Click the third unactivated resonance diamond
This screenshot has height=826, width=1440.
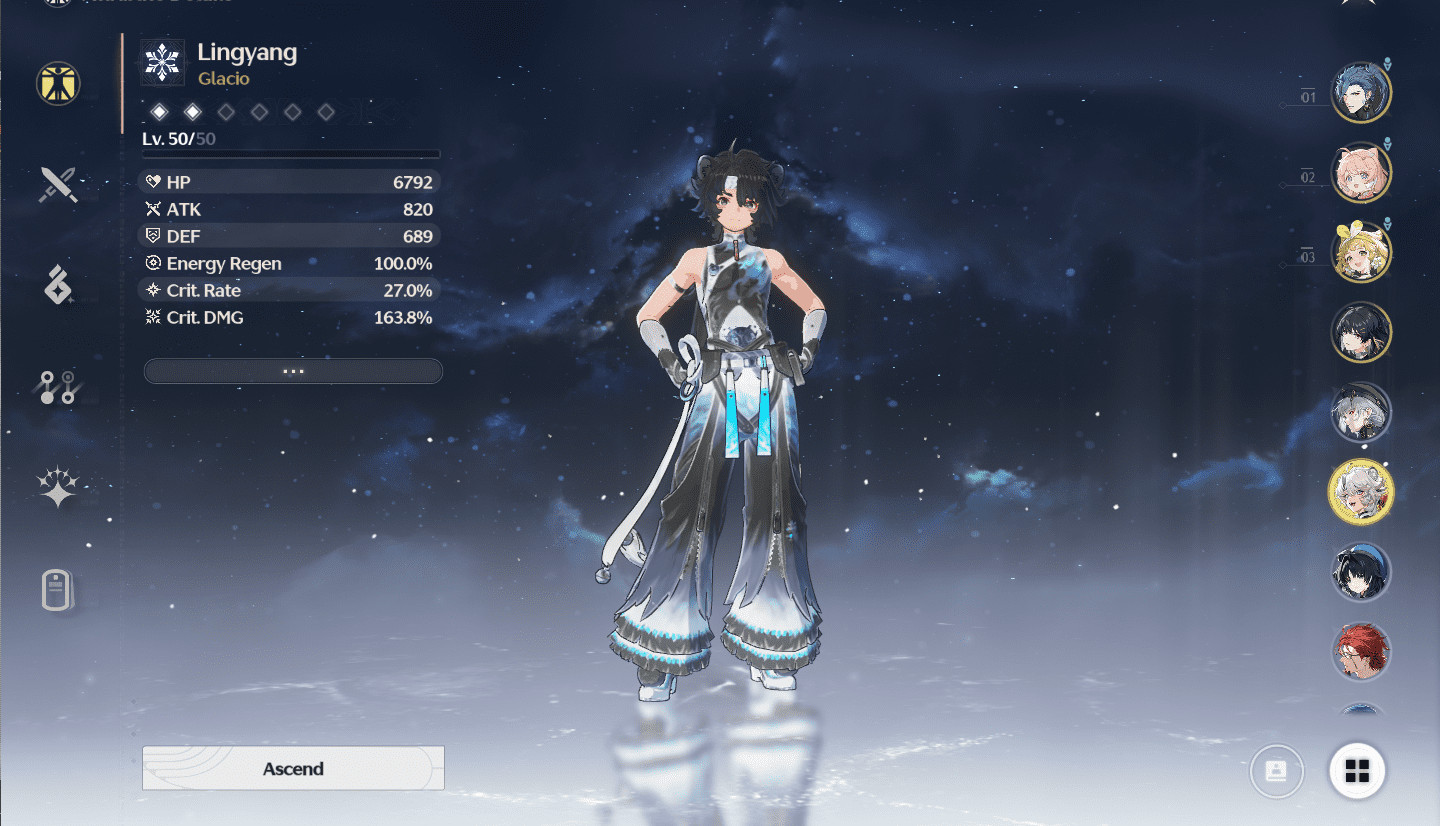point(225,112)
